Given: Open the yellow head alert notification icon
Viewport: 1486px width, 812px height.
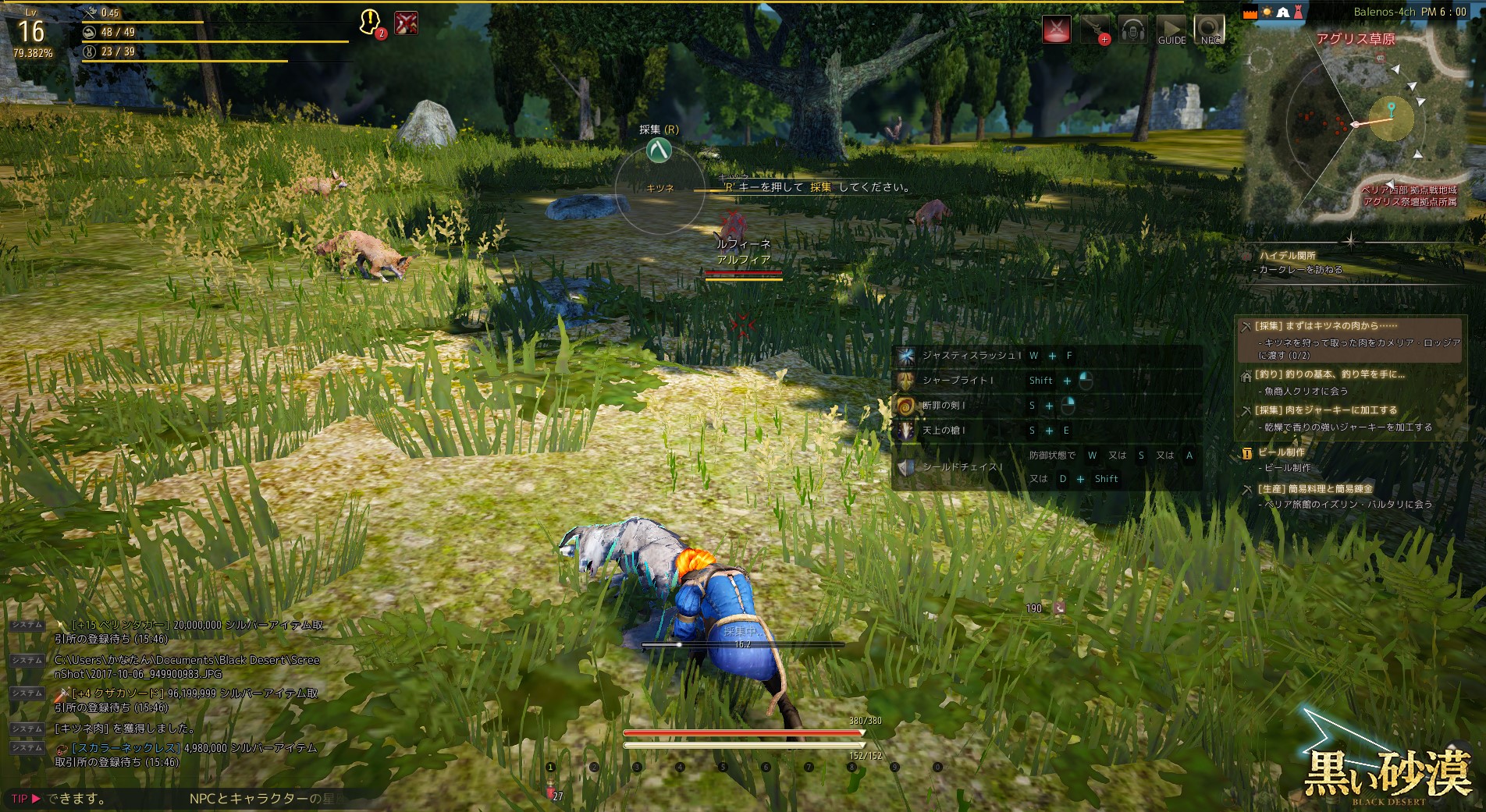Looking at the screenshot, I should pos(370,23).
